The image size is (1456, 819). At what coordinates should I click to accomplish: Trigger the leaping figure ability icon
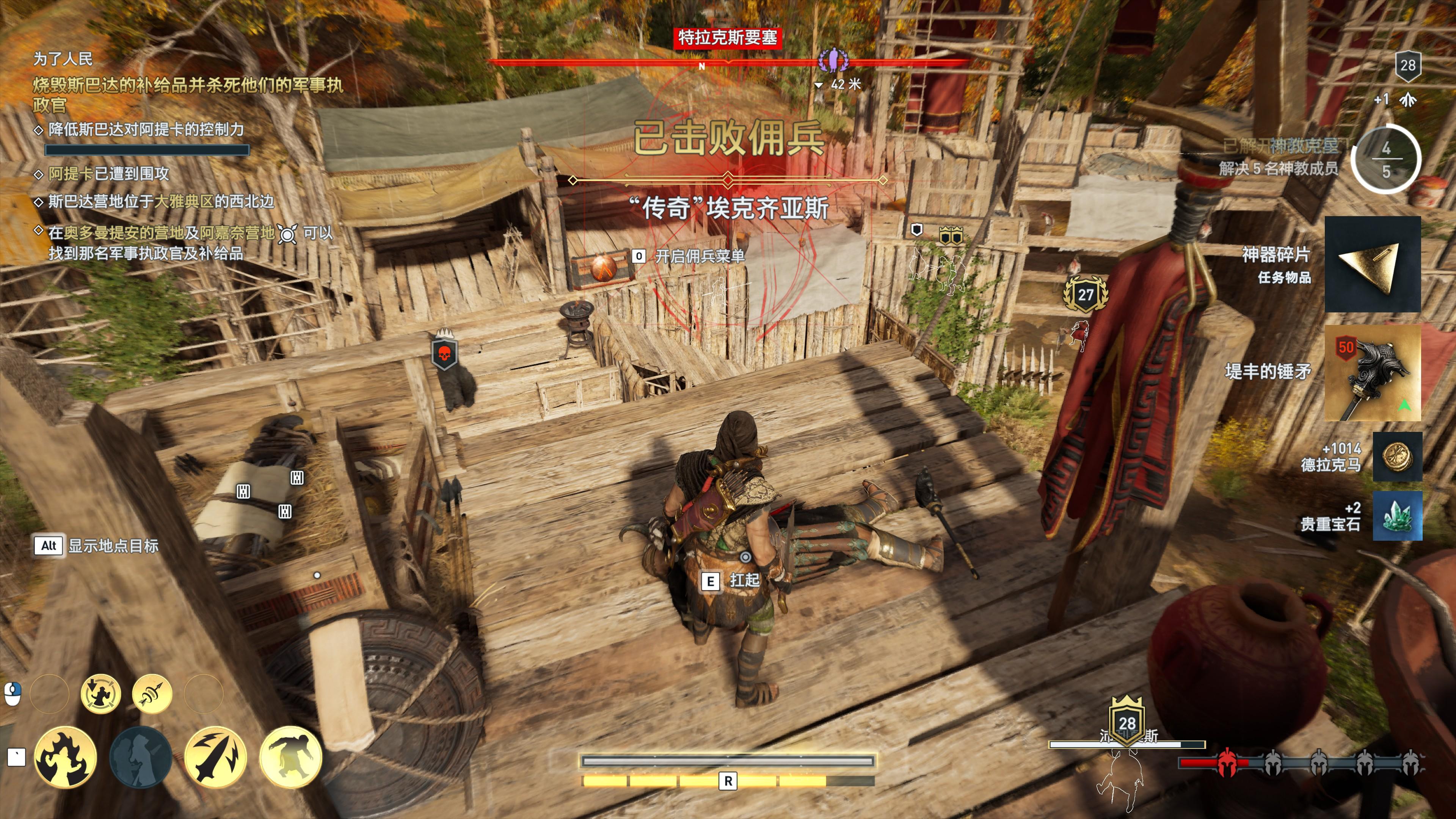(290, 757)
